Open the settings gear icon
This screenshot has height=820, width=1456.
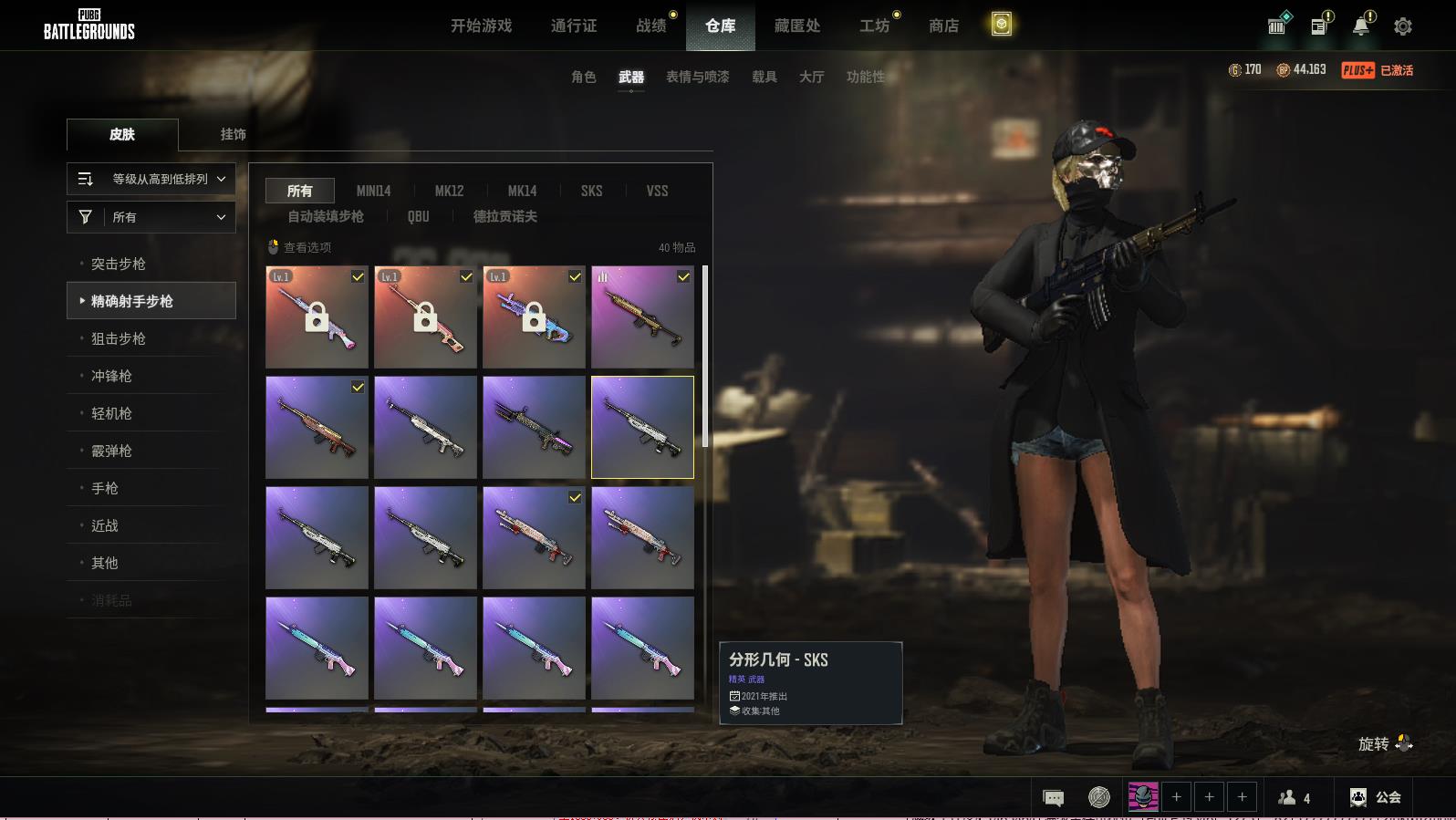tap(1402, 26)
